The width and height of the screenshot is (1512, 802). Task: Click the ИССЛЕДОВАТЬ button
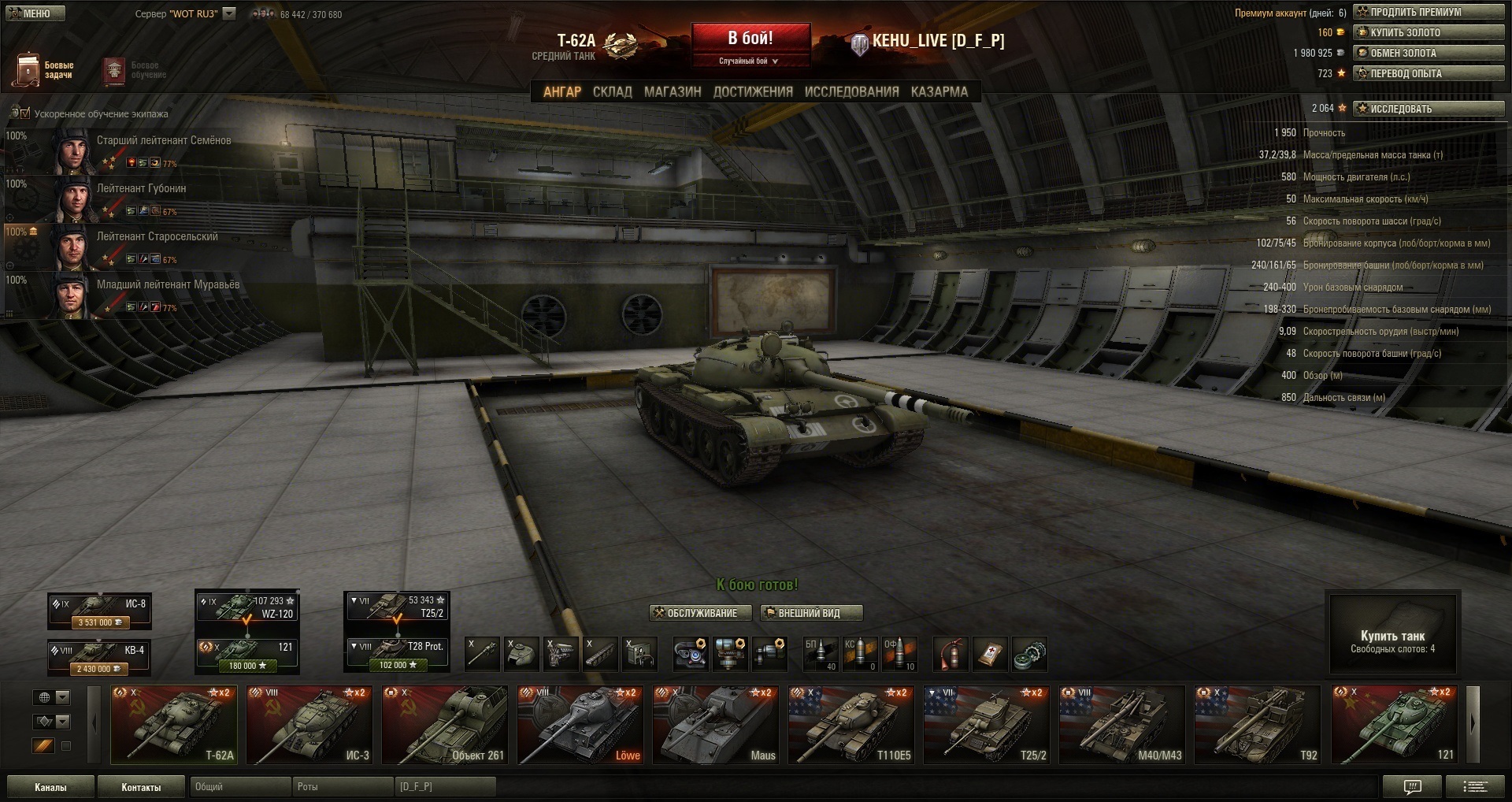coord(1429,109)
